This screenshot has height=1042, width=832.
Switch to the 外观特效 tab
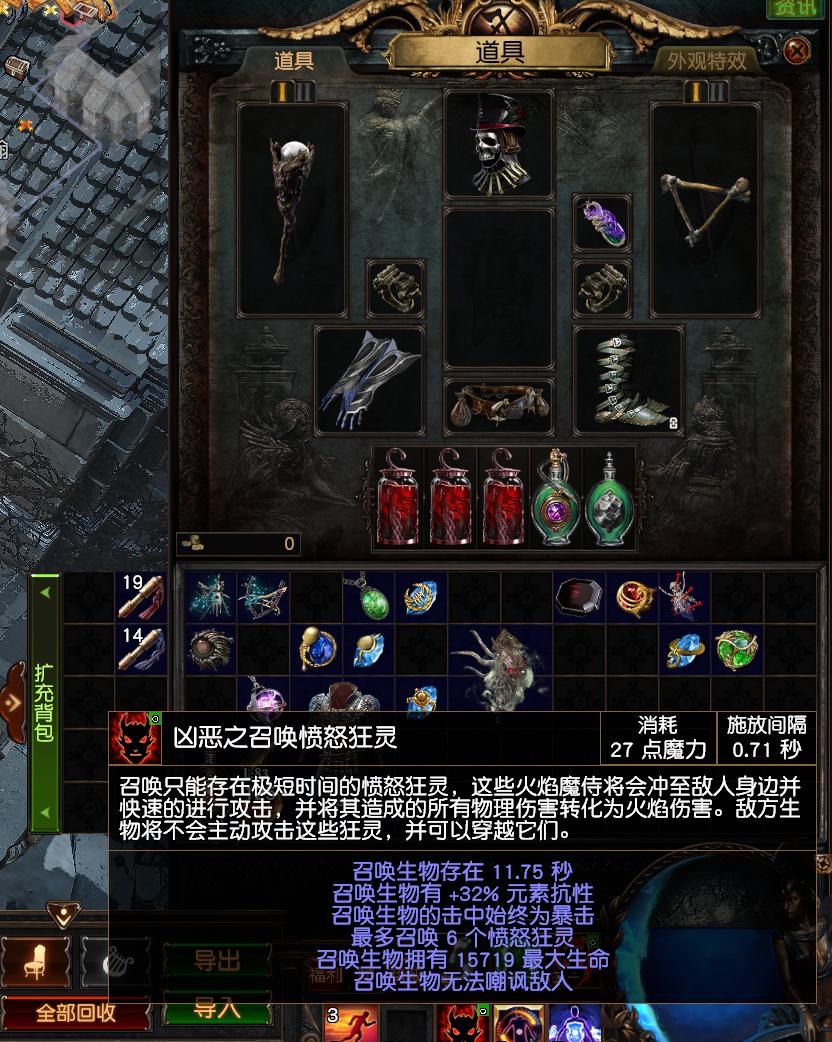tap(707, 61)
